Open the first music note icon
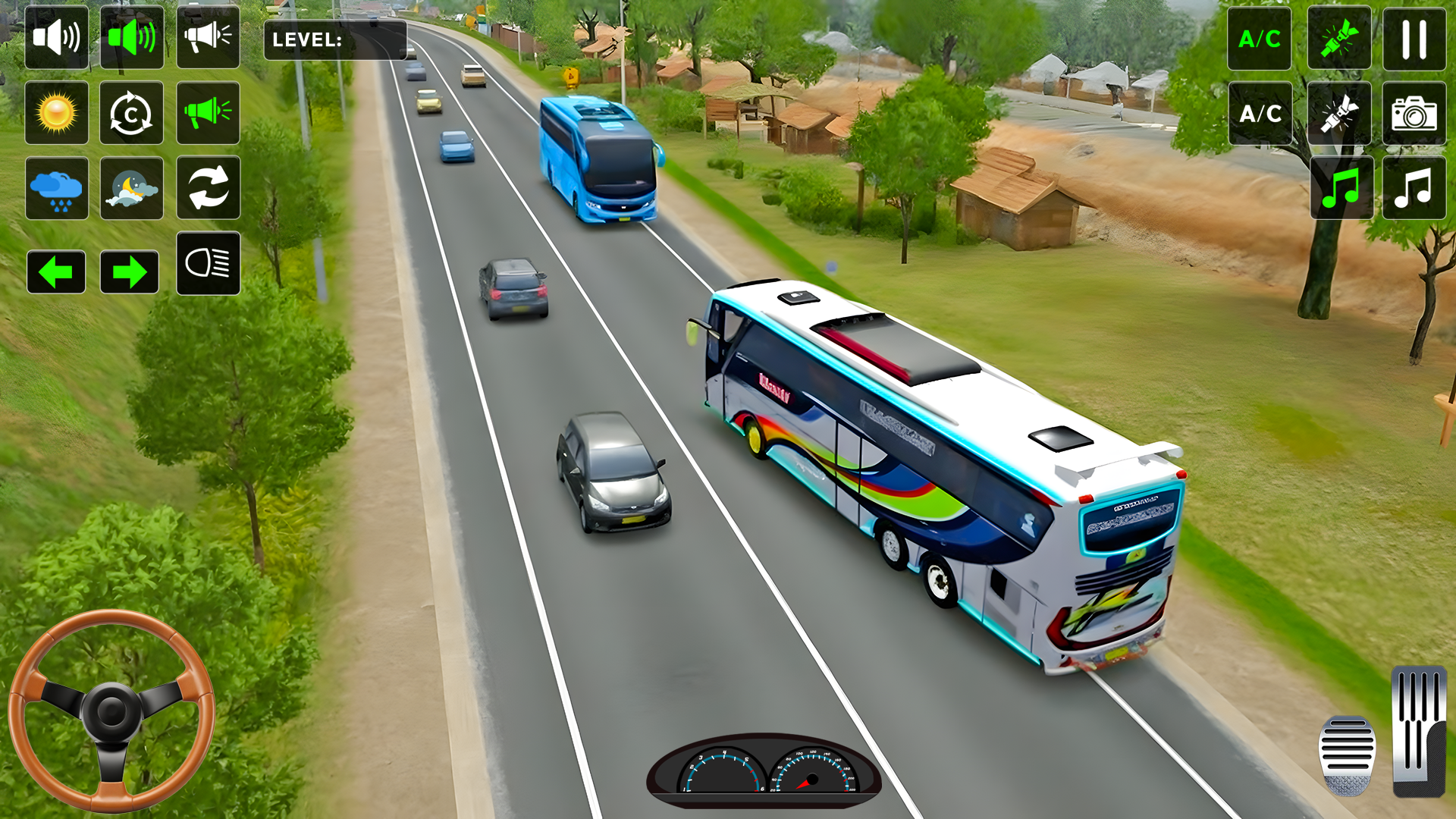The image size is (1456, 819). coord(1339,188)
